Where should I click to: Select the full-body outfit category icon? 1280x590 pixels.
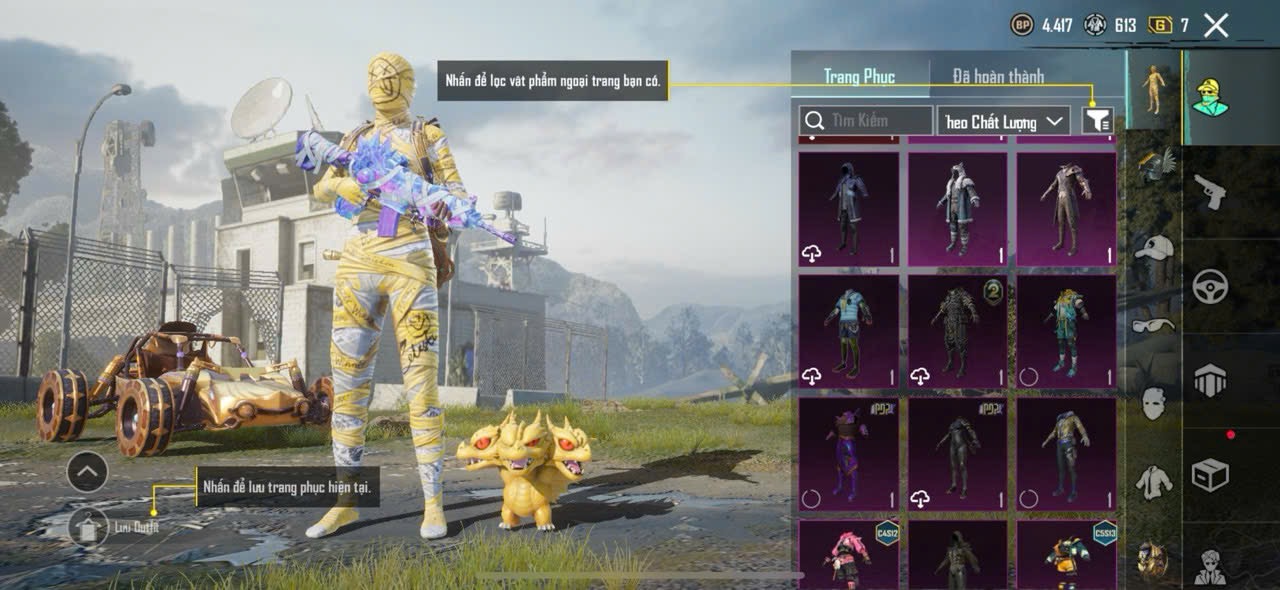click(1154, 88)
